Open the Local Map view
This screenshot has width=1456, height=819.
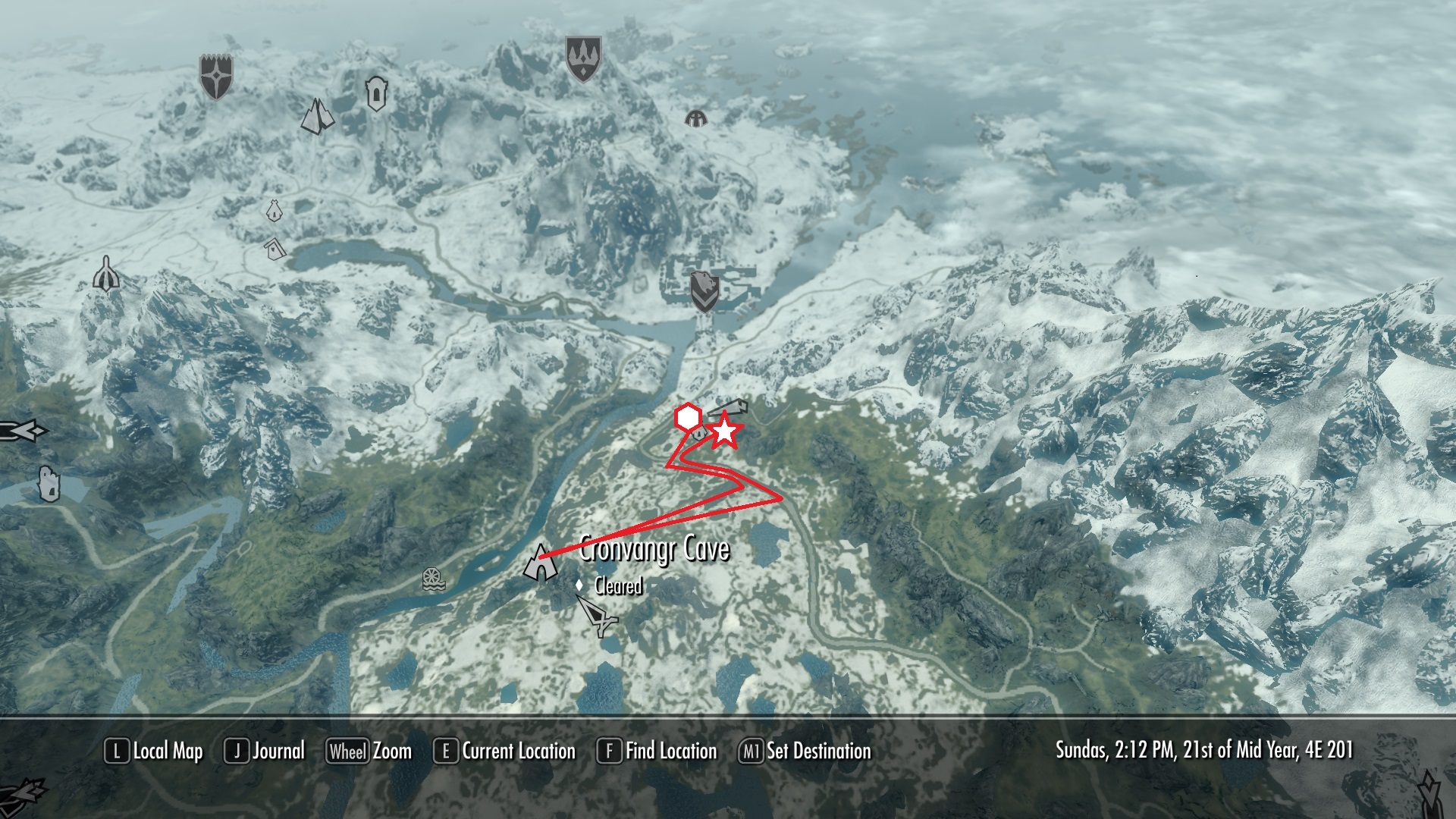click(x=154, y=752)
